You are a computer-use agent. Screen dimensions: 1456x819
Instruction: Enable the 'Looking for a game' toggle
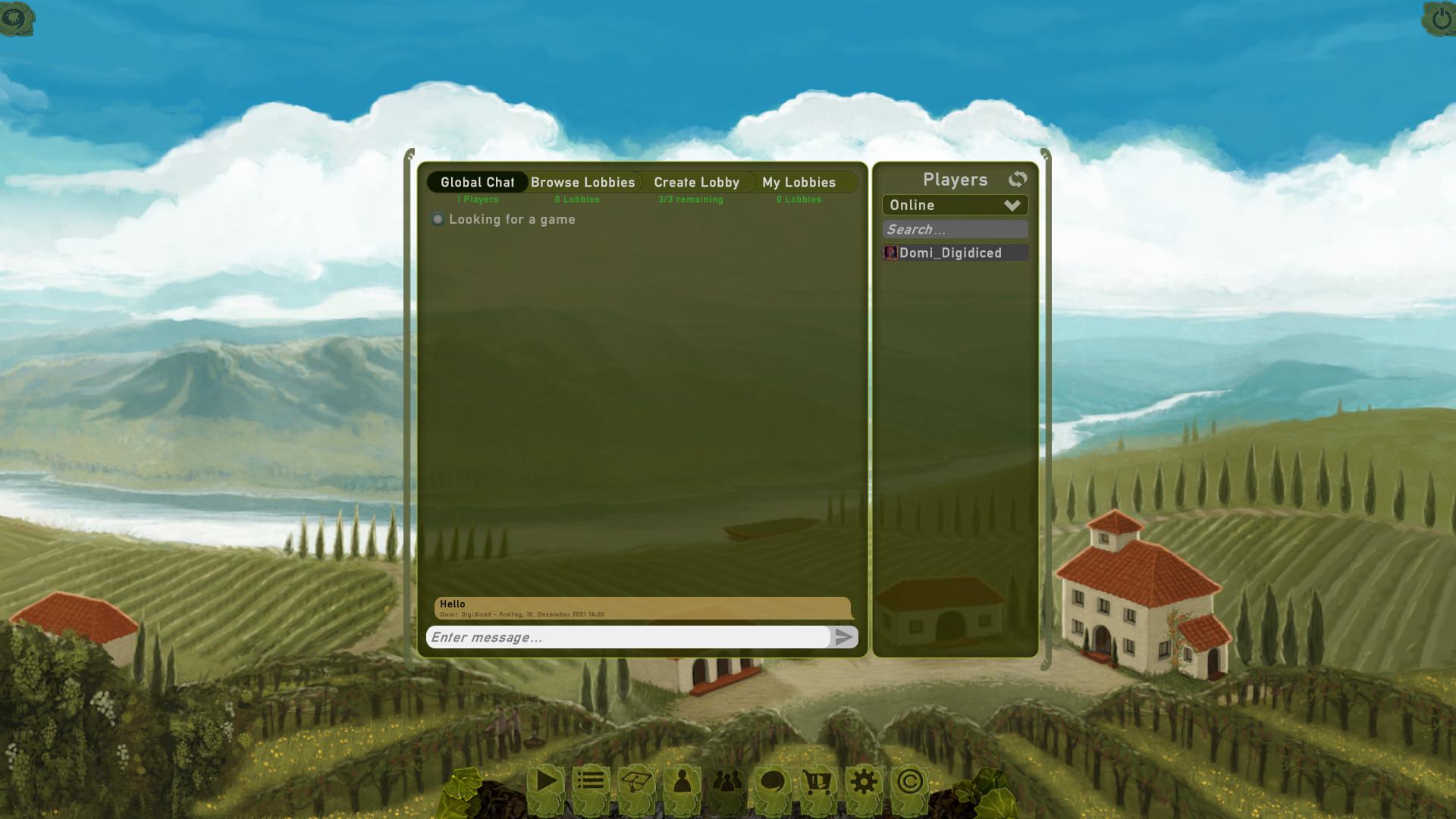(438, 219)
